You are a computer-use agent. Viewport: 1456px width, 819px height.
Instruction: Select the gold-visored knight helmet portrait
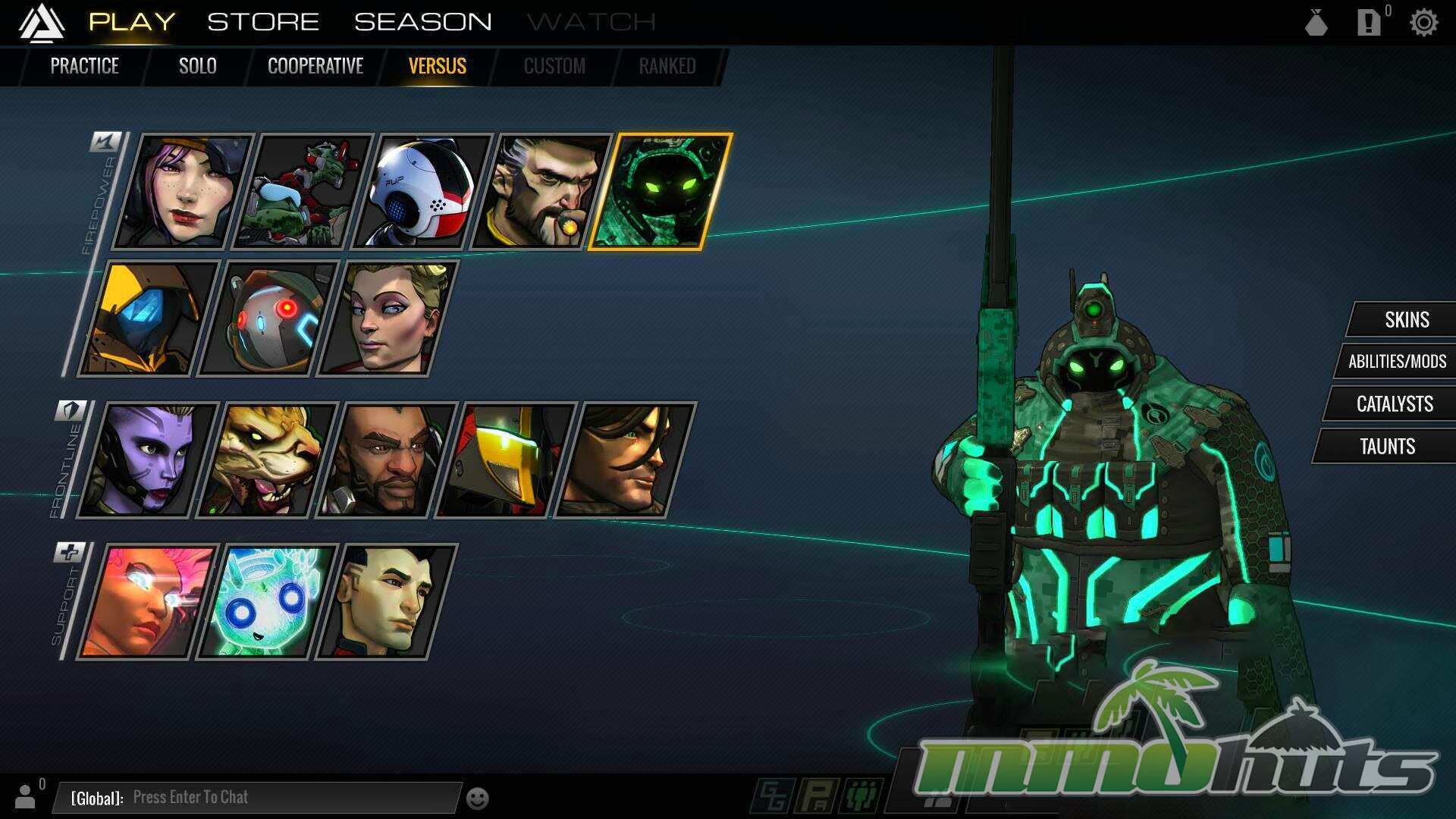pos(506,460)
